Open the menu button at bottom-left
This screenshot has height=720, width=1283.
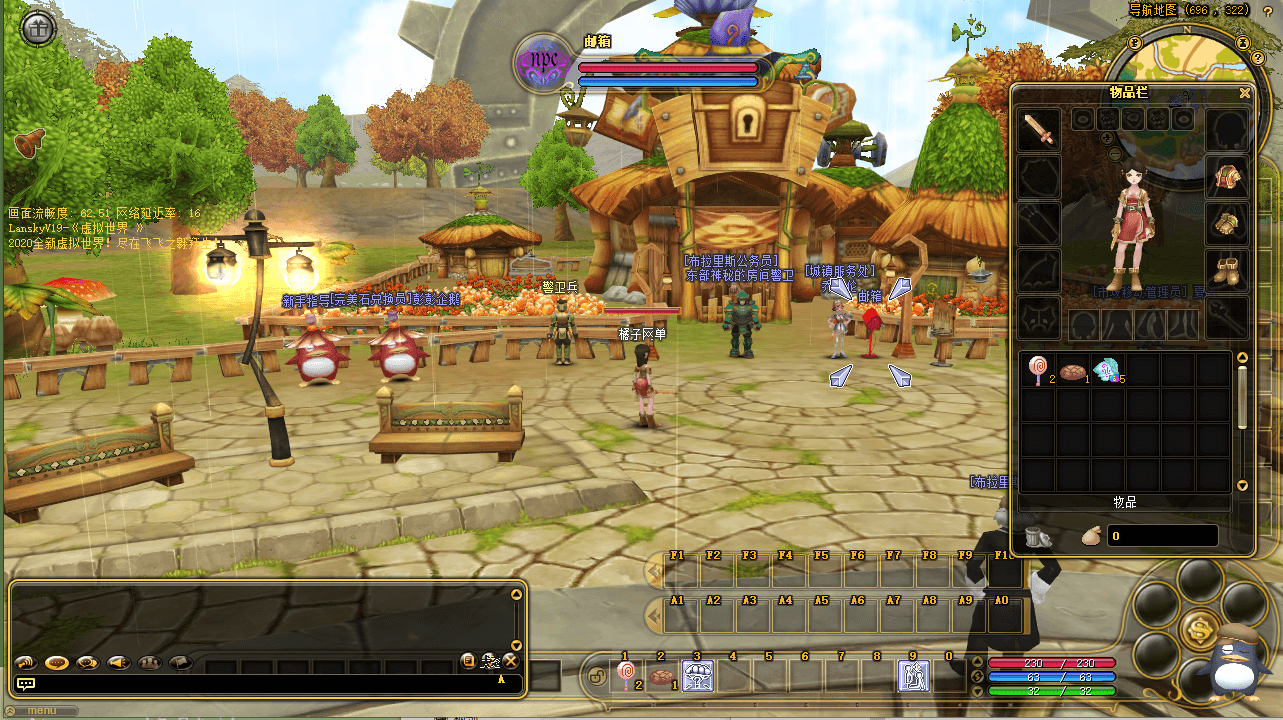point(40,711)
